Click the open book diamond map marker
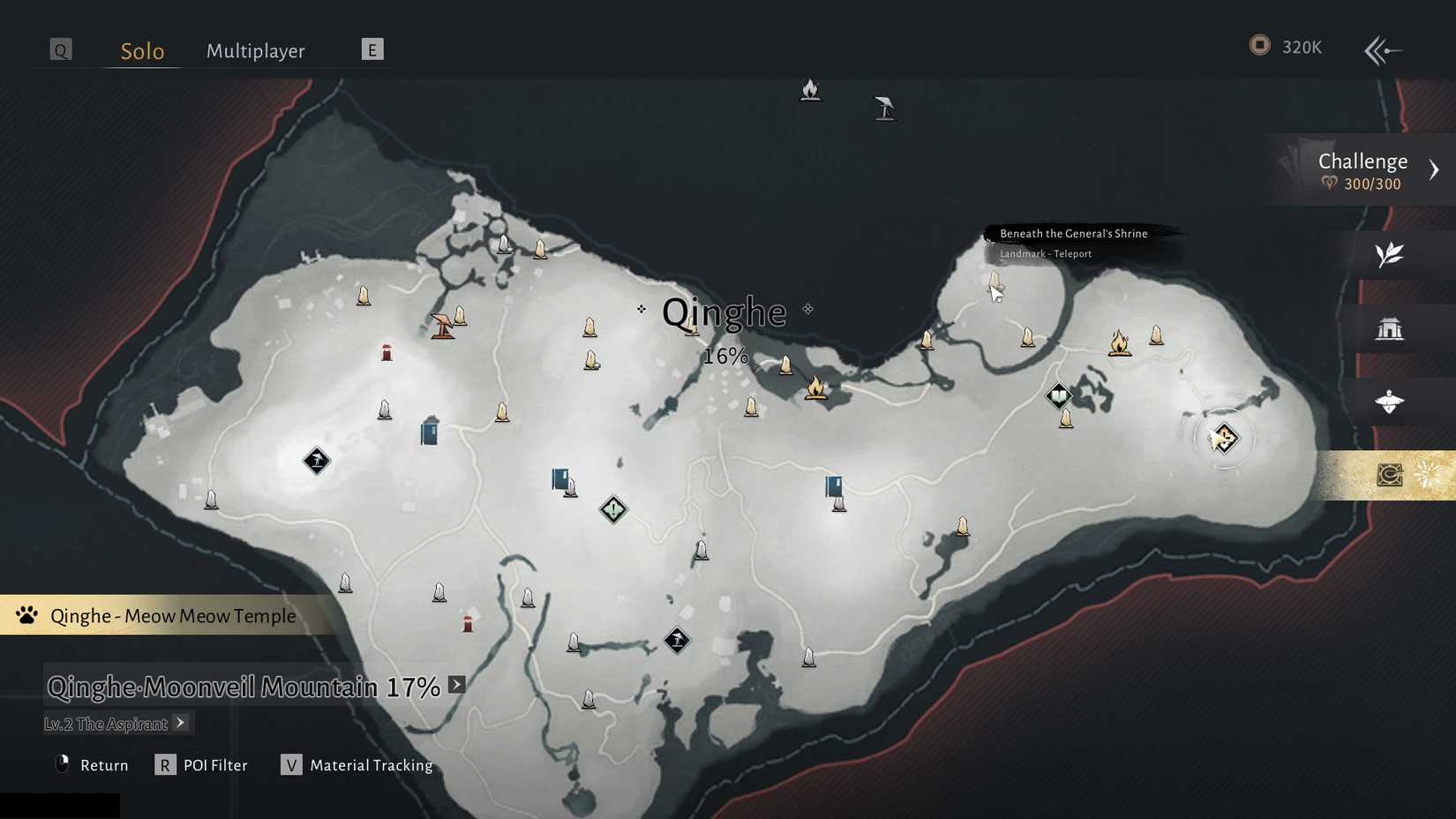This screenshot has height=819, width=1456. click(1059, 395)
